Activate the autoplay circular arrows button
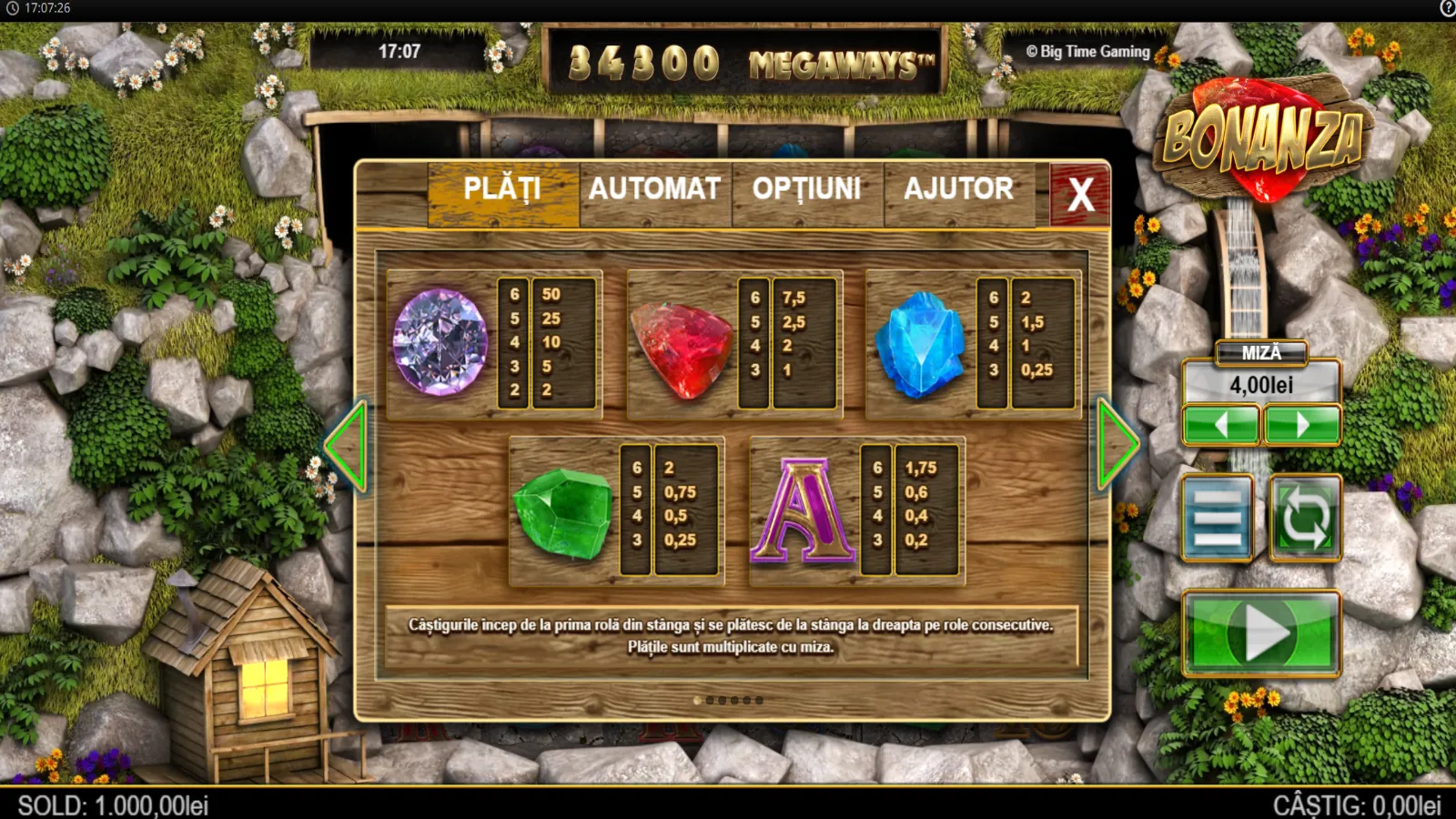Image resolution: width=1456 pixels, height=819 pixels. click(x=1305, y=518)
